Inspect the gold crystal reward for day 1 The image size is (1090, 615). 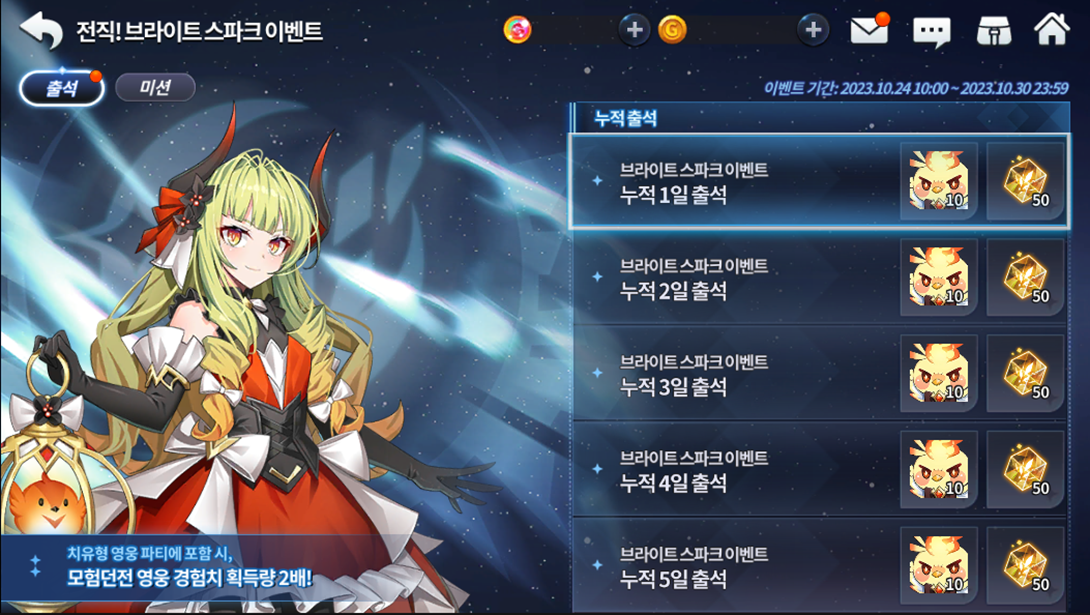pyautogui.click(x=1025, y=182)
